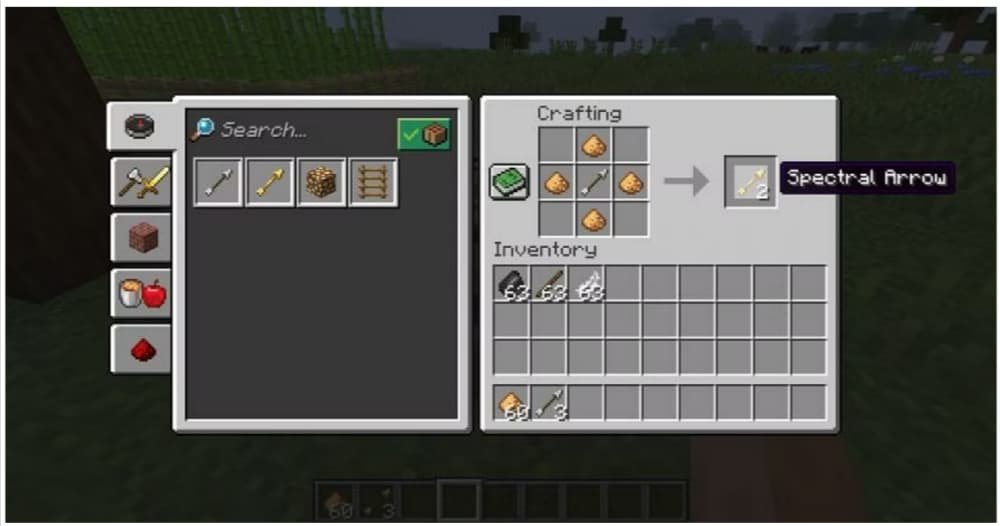
Task: Select the feather stack in the inventory
Action: (x=586, y=284)
